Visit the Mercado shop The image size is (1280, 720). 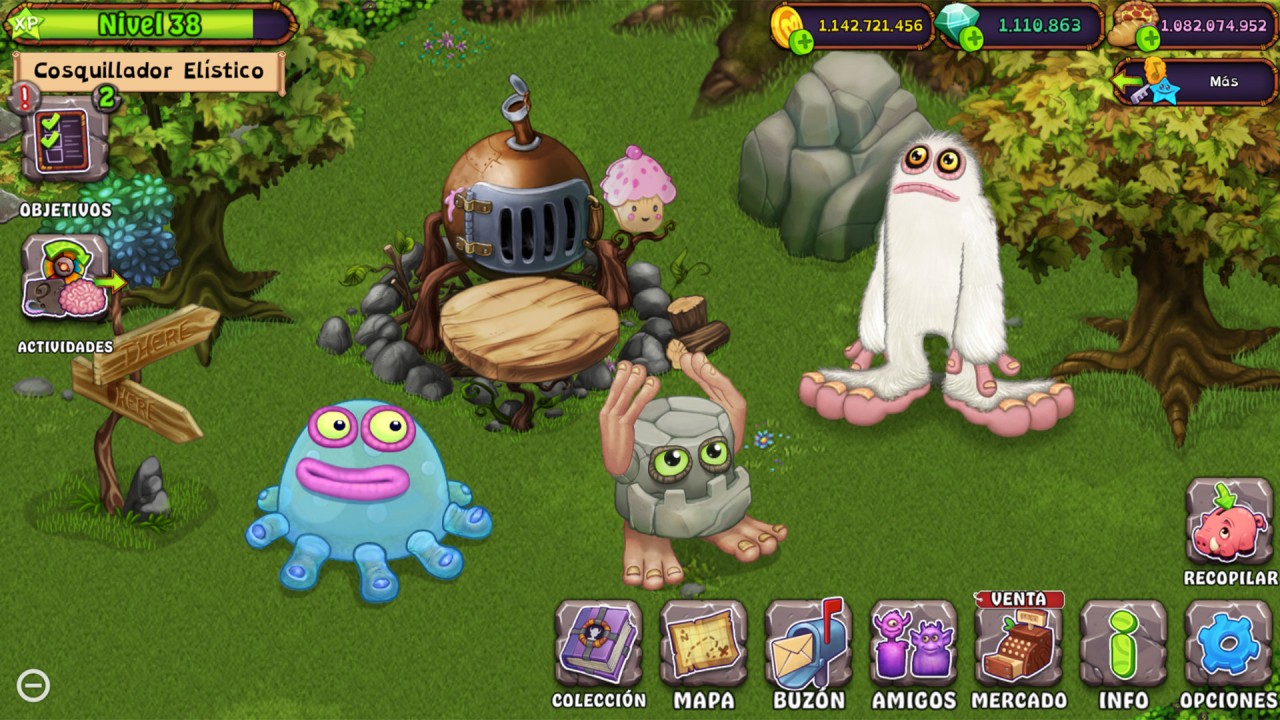(x=1018, y=644)
